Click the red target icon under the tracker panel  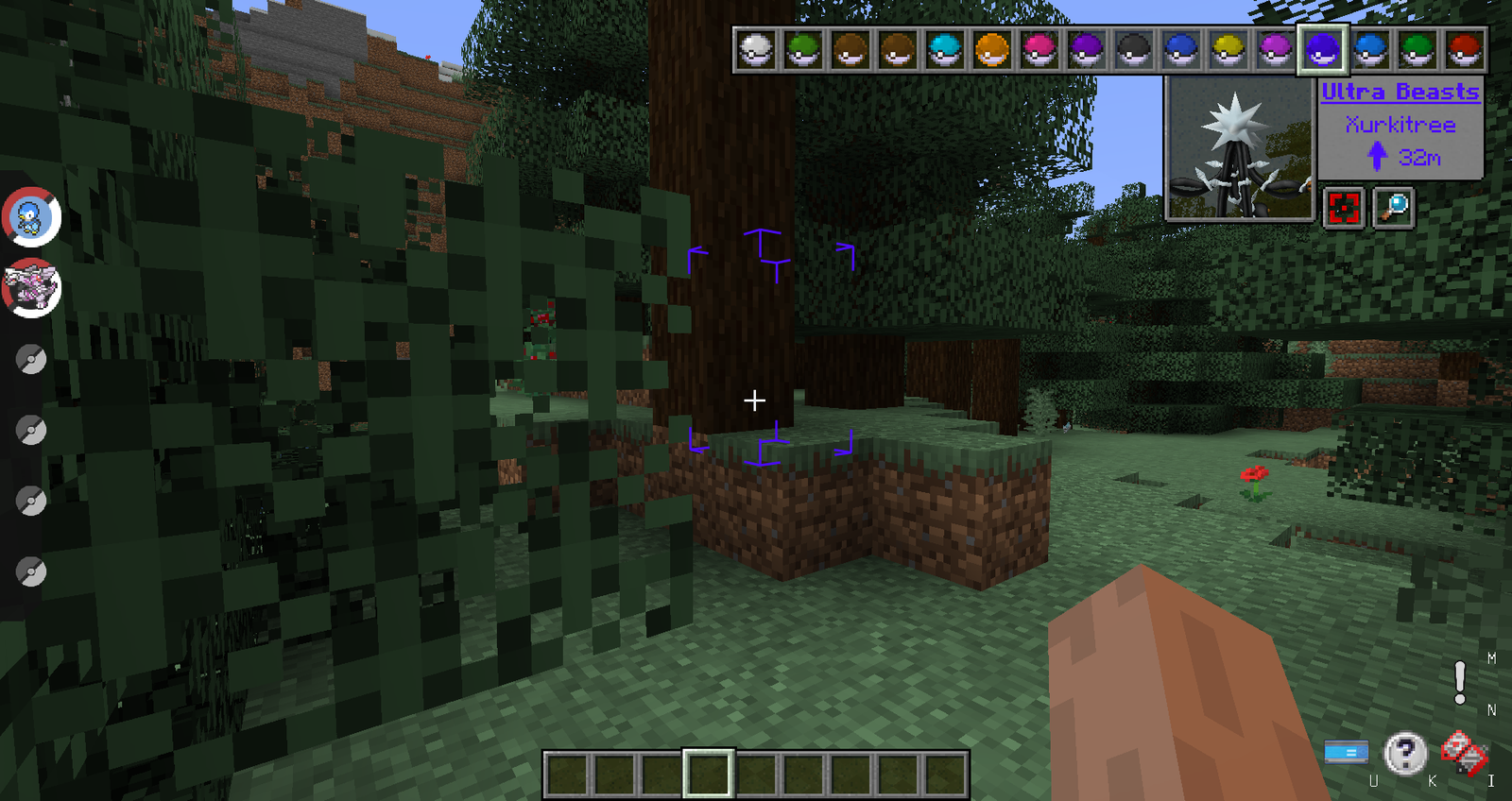(1346, 210)
